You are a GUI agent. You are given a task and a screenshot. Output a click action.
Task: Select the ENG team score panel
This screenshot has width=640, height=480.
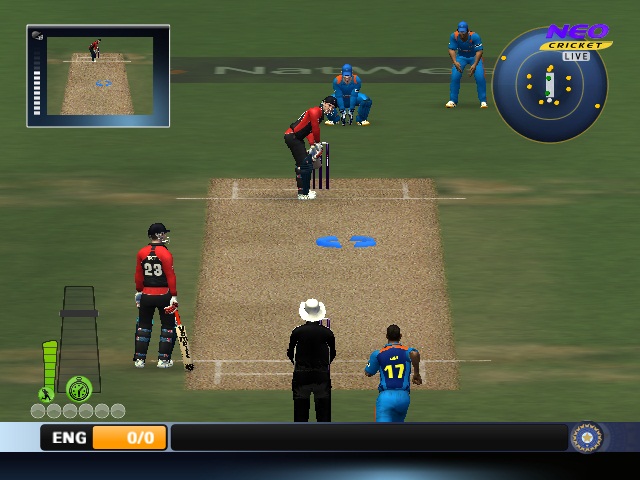(x=104, y=437)
